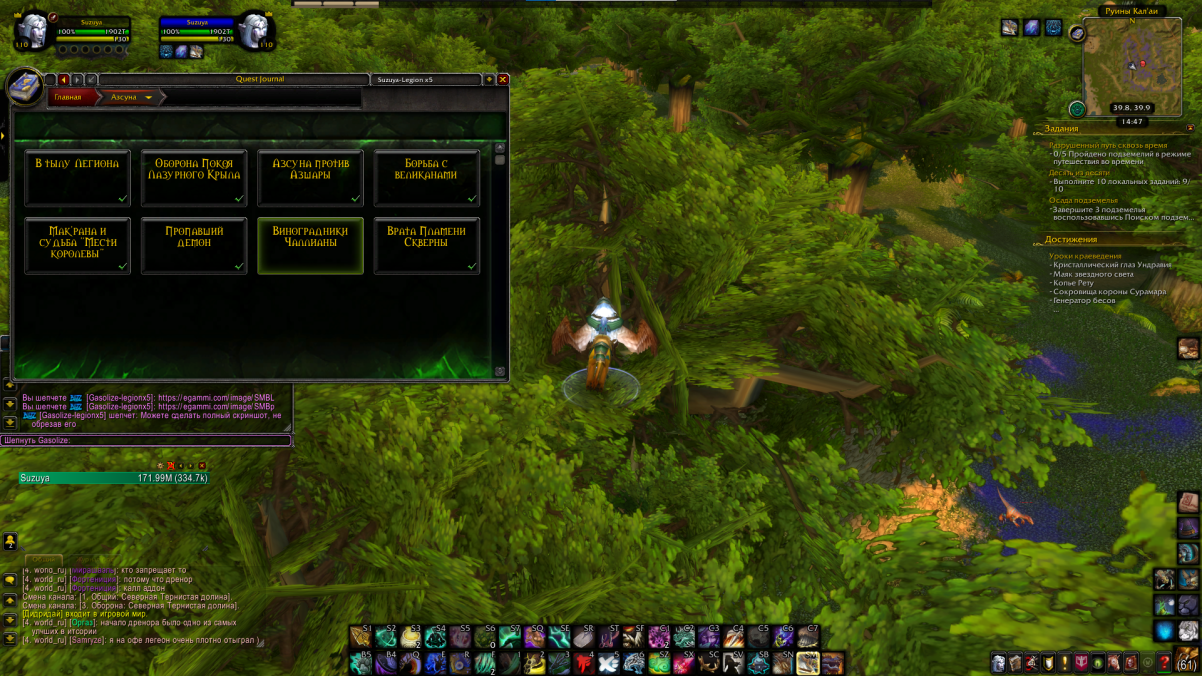Viewport: 1202px width, 676px height.
Task: Click the journal's red back arrow button
Action: pos(63,79)
